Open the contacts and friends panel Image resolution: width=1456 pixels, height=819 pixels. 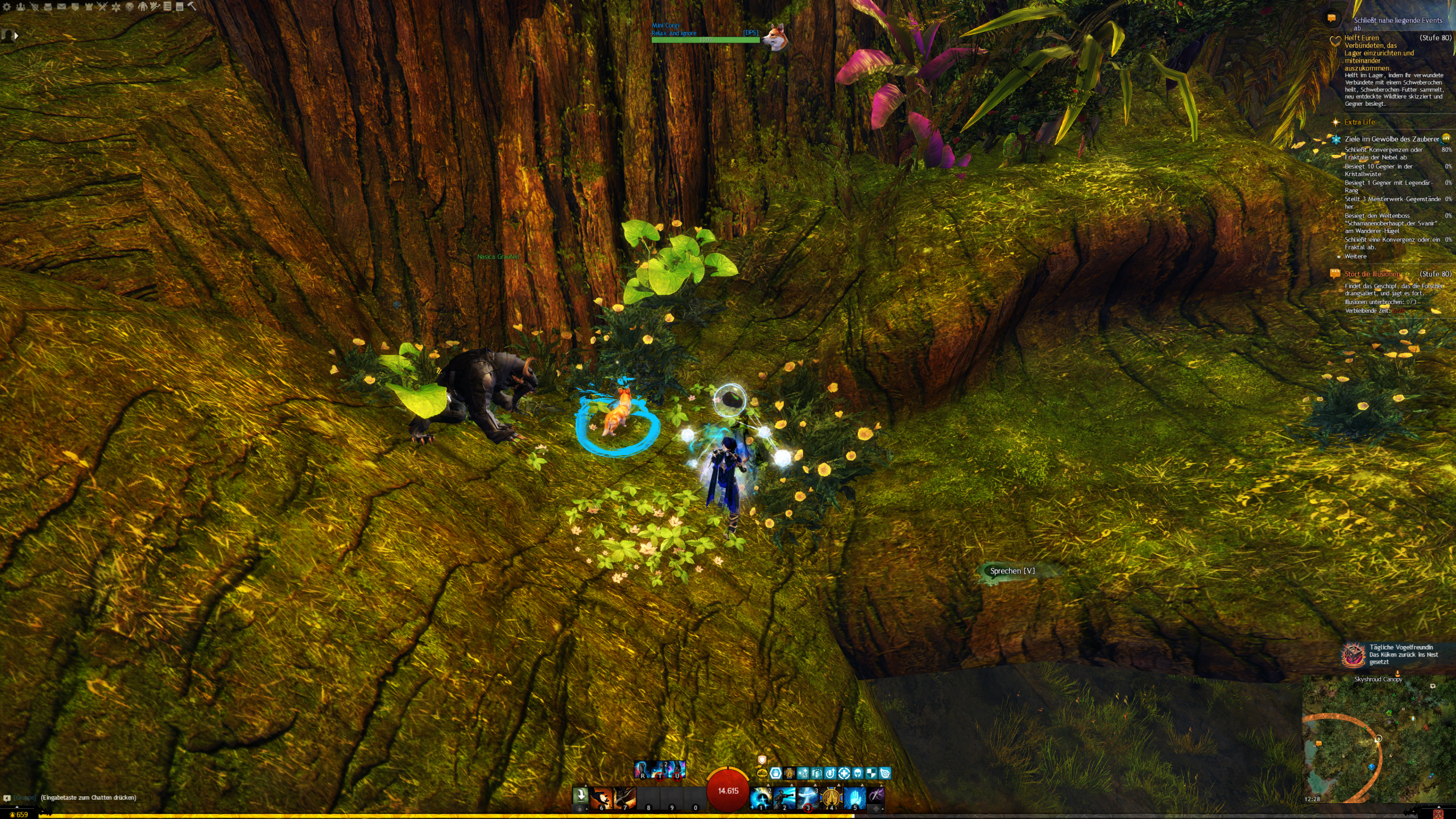tap(20, 7)
